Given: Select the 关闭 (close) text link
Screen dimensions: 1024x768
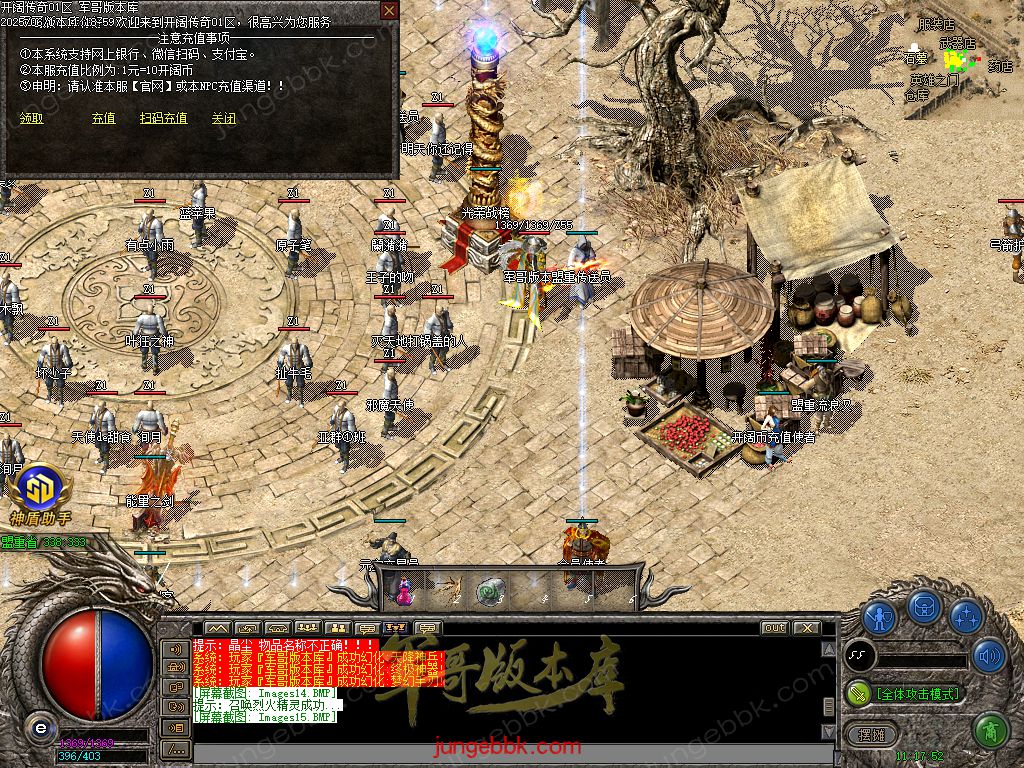Looking at the screenshot, I should click(223, 118).
